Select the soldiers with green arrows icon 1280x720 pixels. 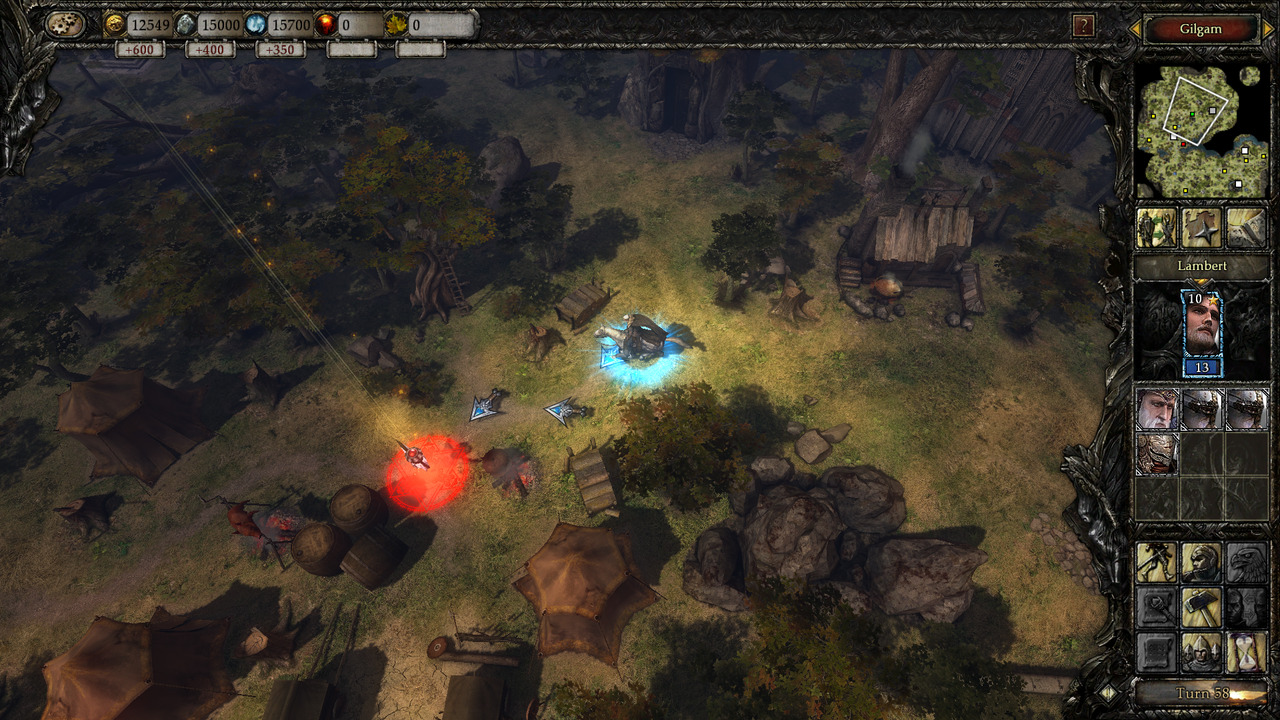(1156, 228)
